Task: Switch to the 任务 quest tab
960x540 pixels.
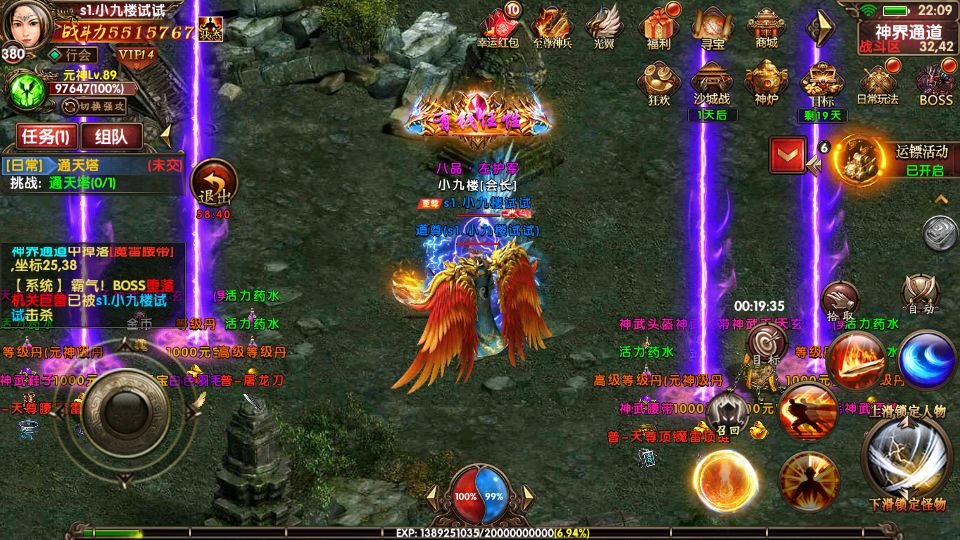Action: 41,136
